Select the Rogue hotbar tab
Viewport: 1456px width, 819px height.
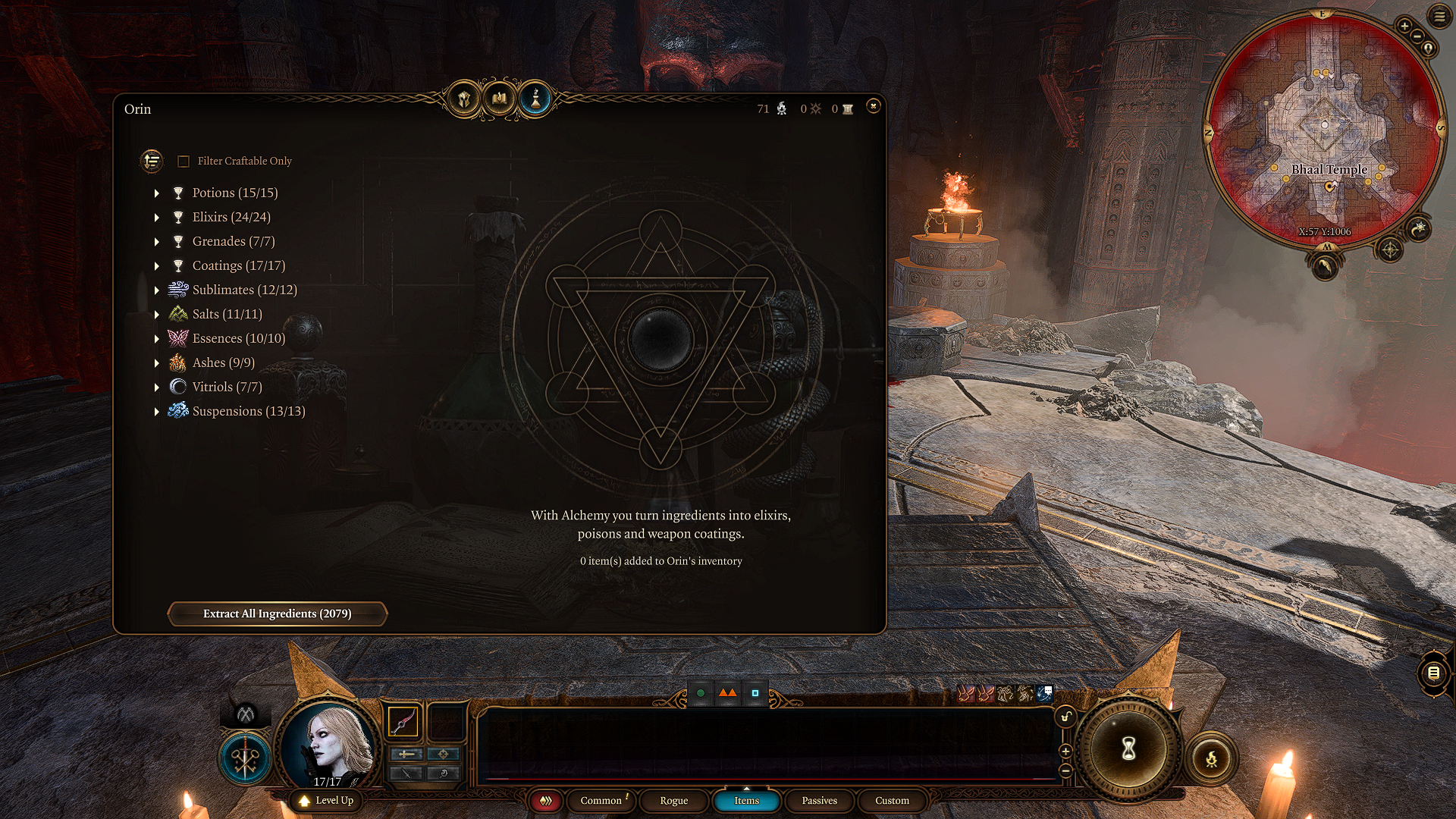[673, 801]
